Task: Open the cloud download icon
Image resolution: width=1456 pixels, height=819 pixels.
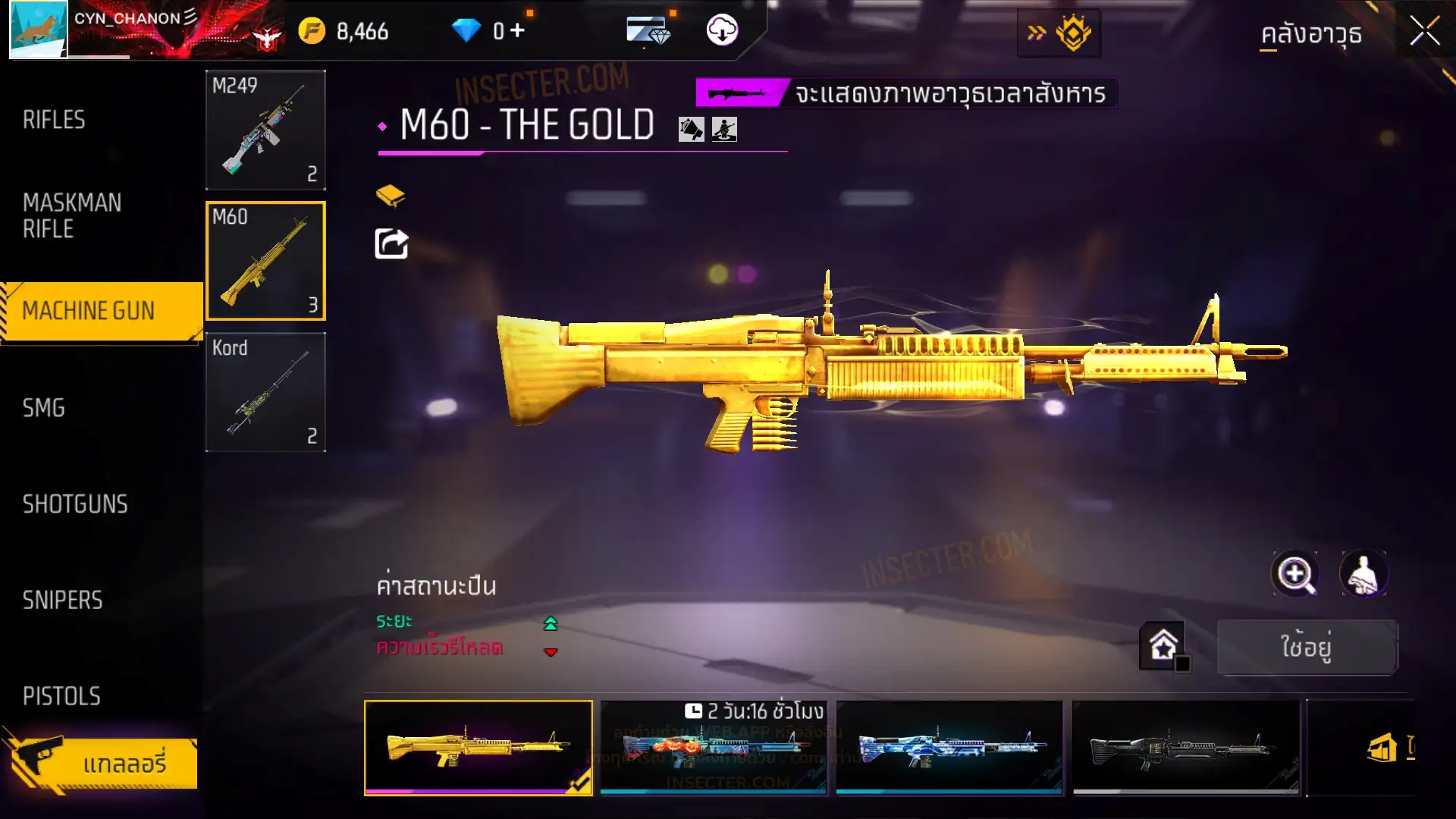Action: pyautogui.click(x=722, y=31)
